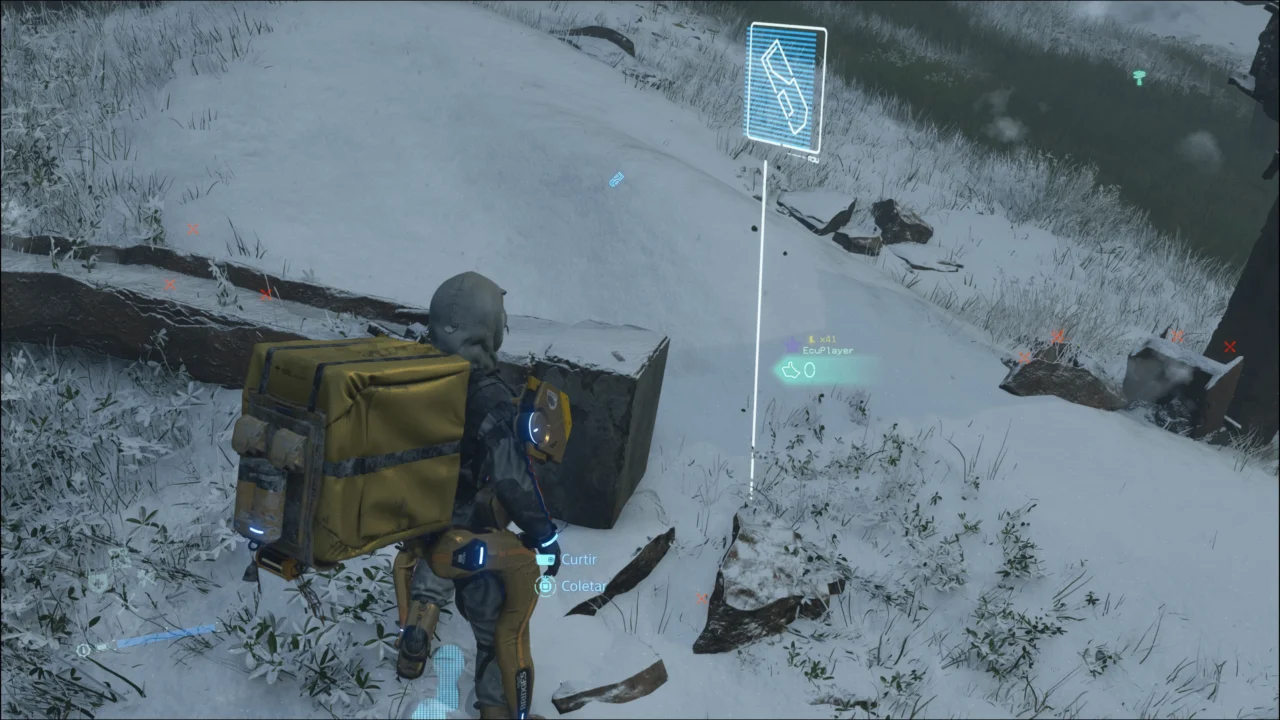1280x720 pixels.
Task: Click the circle button icon beside "Coletar"
Action: [x=545, y=586]
